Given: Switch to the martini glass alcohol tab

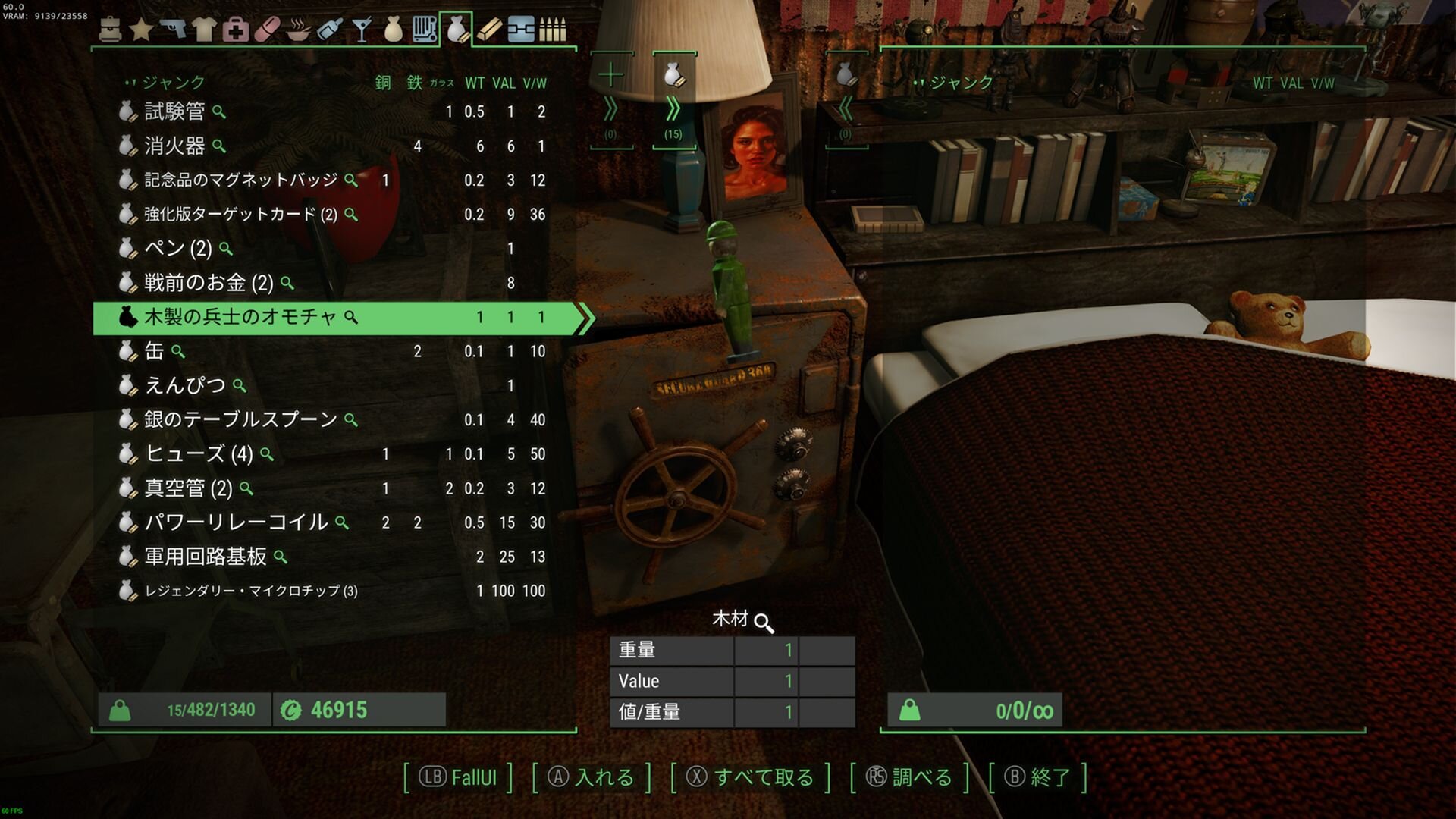Looking at the screenshot, I should [x=362, y=29].
